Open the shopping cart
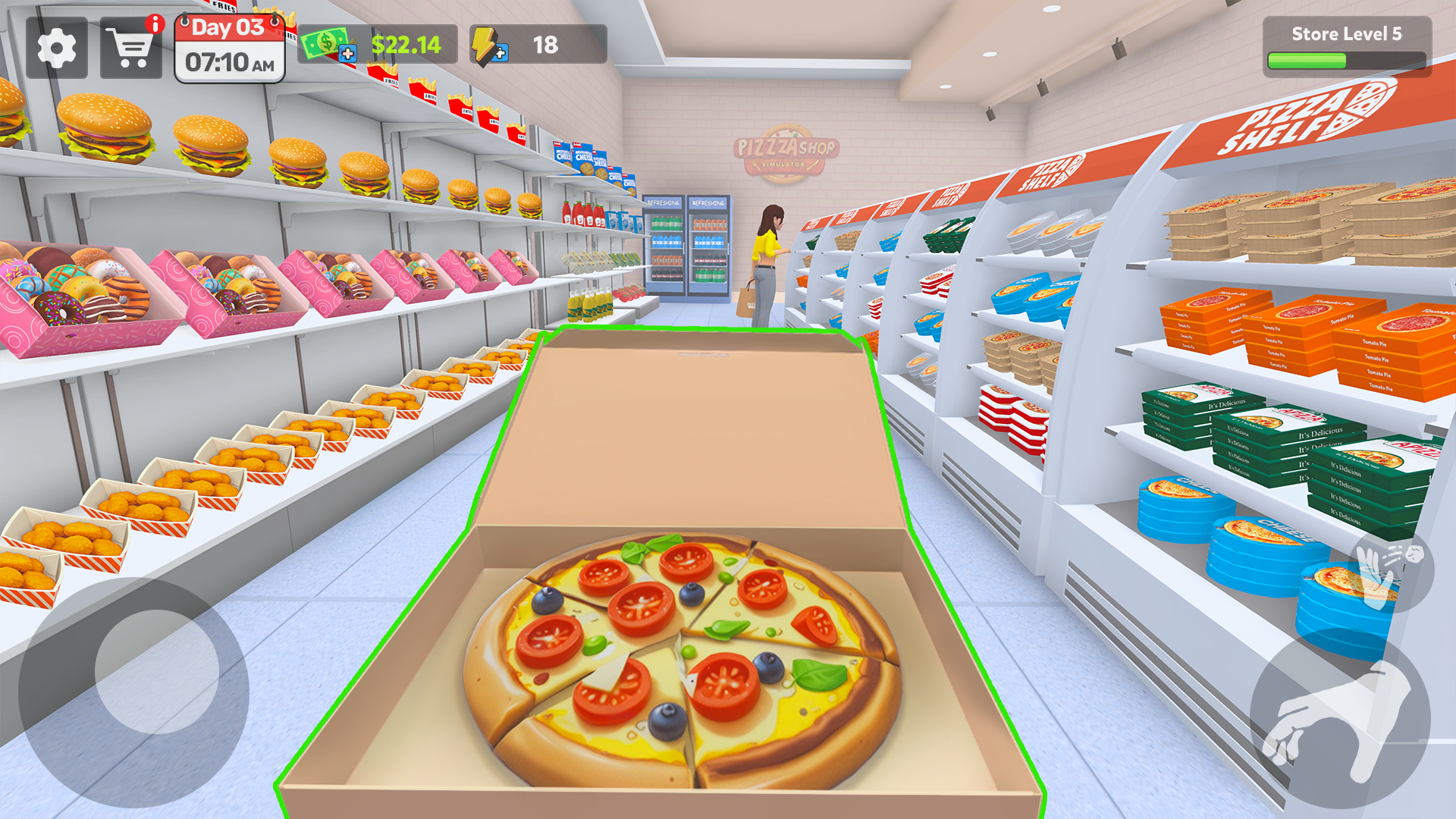1456x819 pixels. click(130, 49)
